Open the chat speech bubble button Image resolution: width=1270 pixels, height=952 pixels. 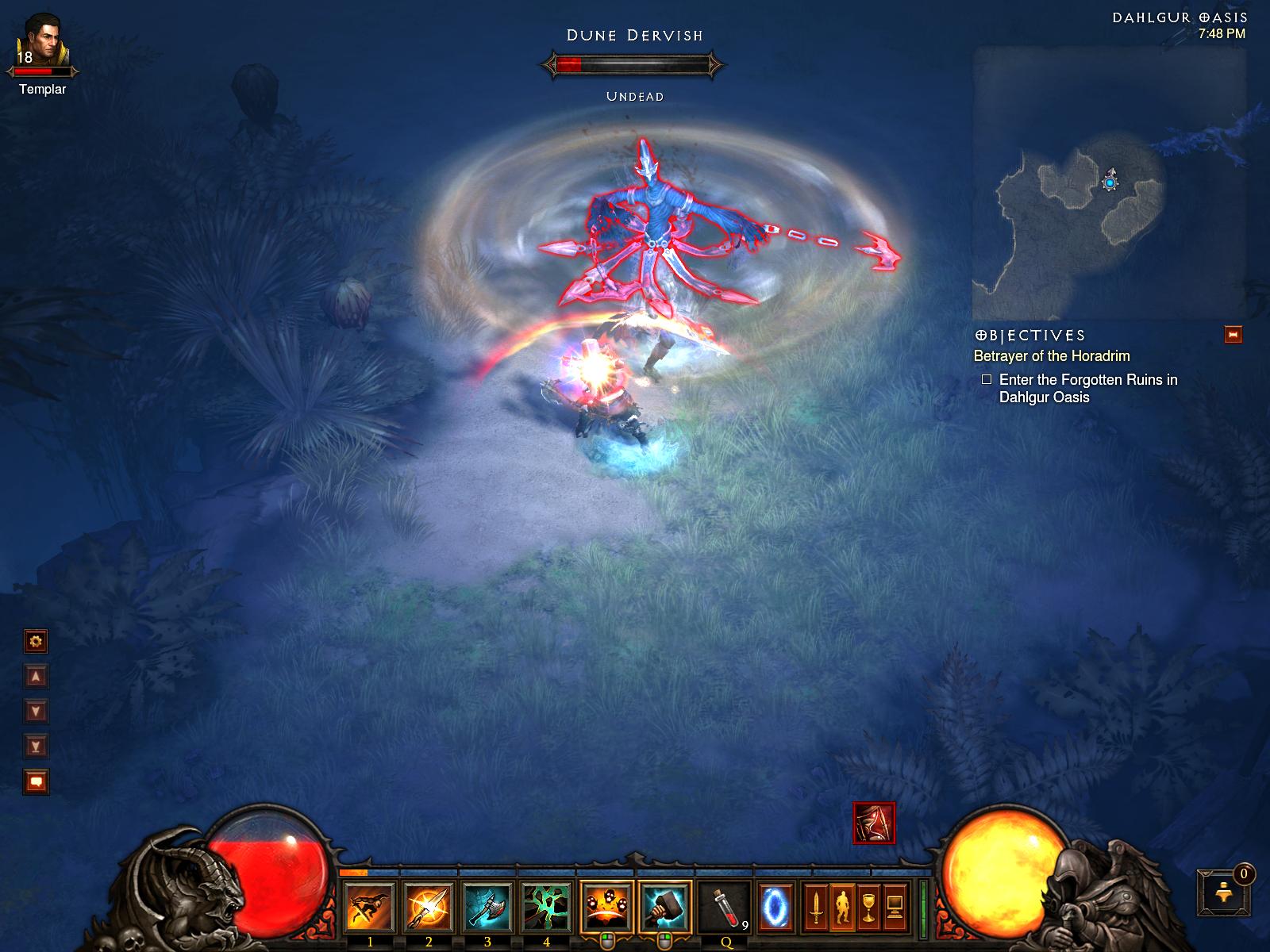[x=36, y=781]
